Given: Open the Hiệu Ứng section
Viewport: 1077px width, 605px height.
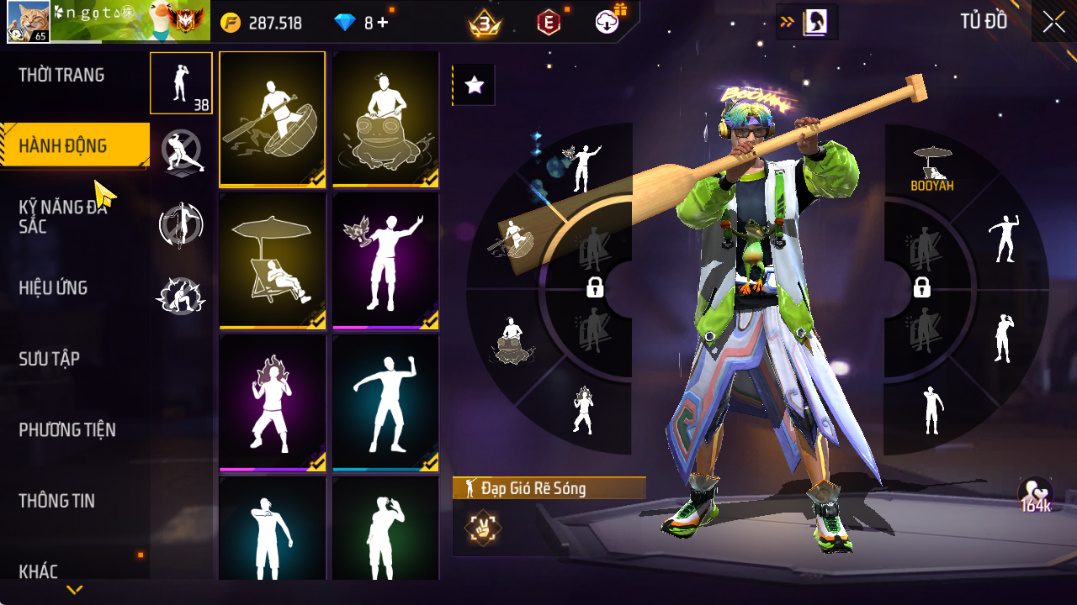Looking at the screenshot, I should point(53,288).
